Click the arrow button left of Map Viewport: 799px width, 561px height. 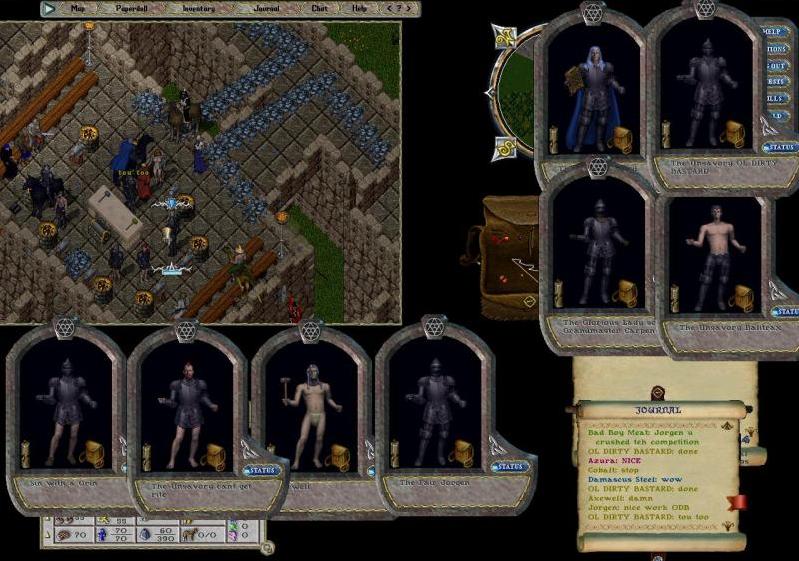[49, 8]
